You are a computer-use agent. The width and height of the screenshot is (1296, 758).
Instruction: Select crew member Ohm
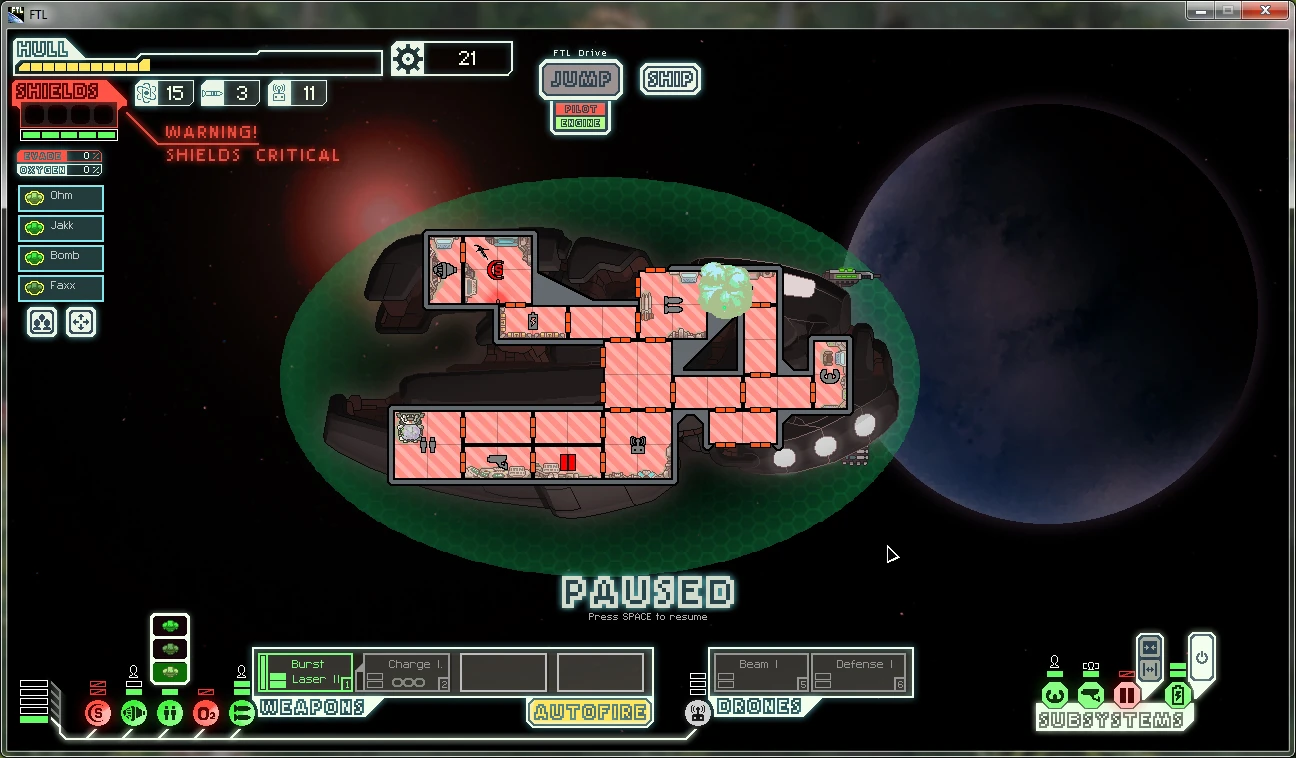(x=61, y=197)
